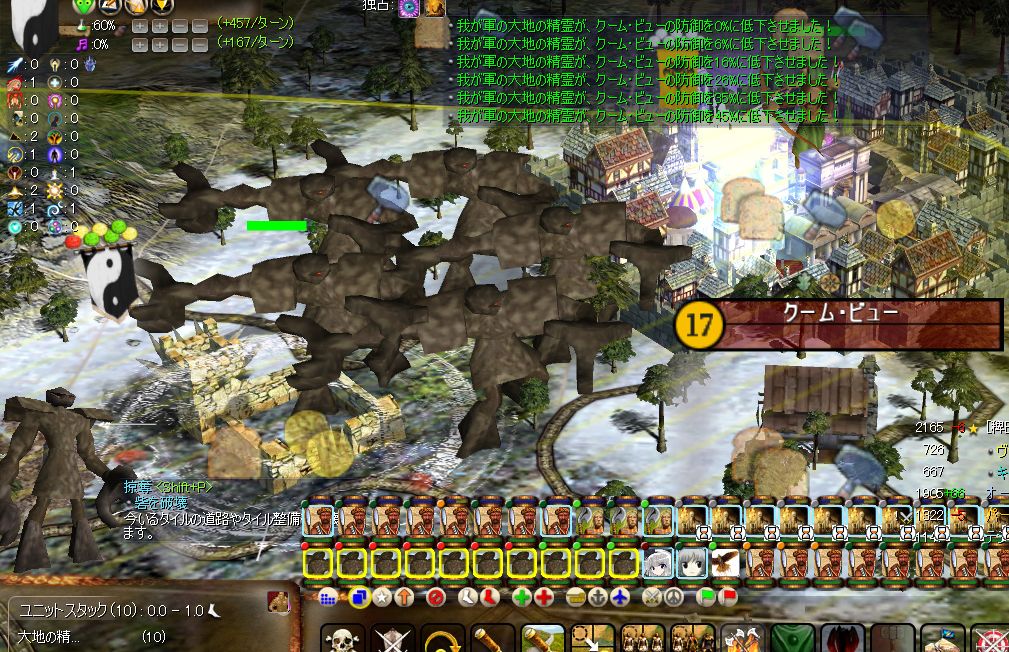Click the unit portrait in the stack panel
Image resolution: width=1009 pixels, height=652 pixels.
pos(278,603)
